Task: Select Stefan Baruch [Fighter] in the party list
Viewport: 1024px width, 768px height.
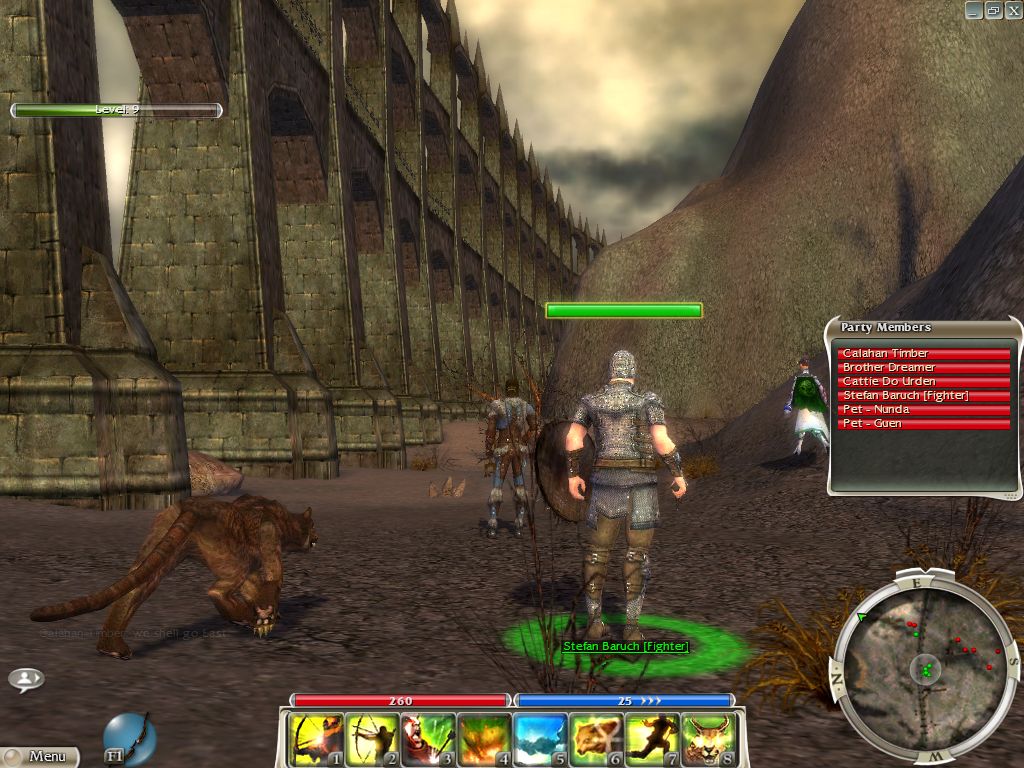Action: coord(923,395)
